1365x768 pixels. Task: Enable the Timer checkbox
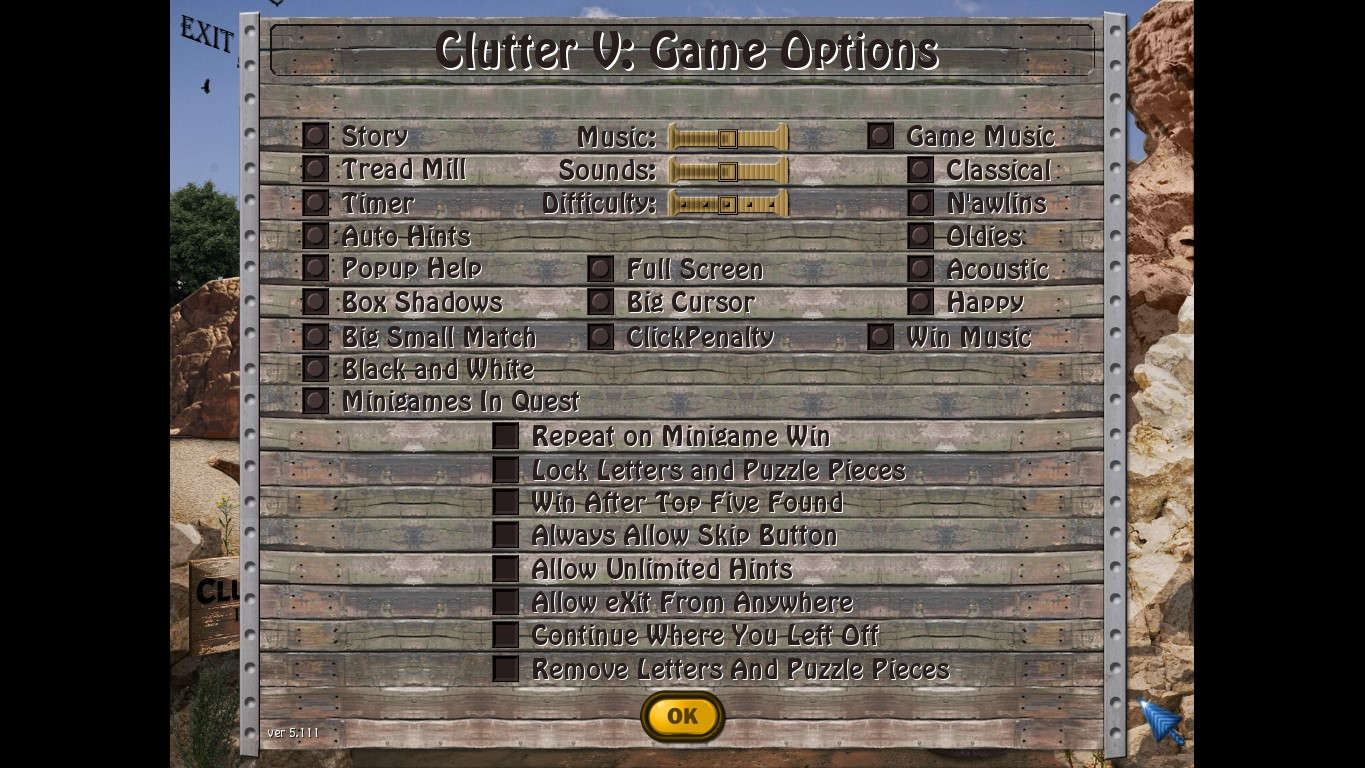point(314,202)
